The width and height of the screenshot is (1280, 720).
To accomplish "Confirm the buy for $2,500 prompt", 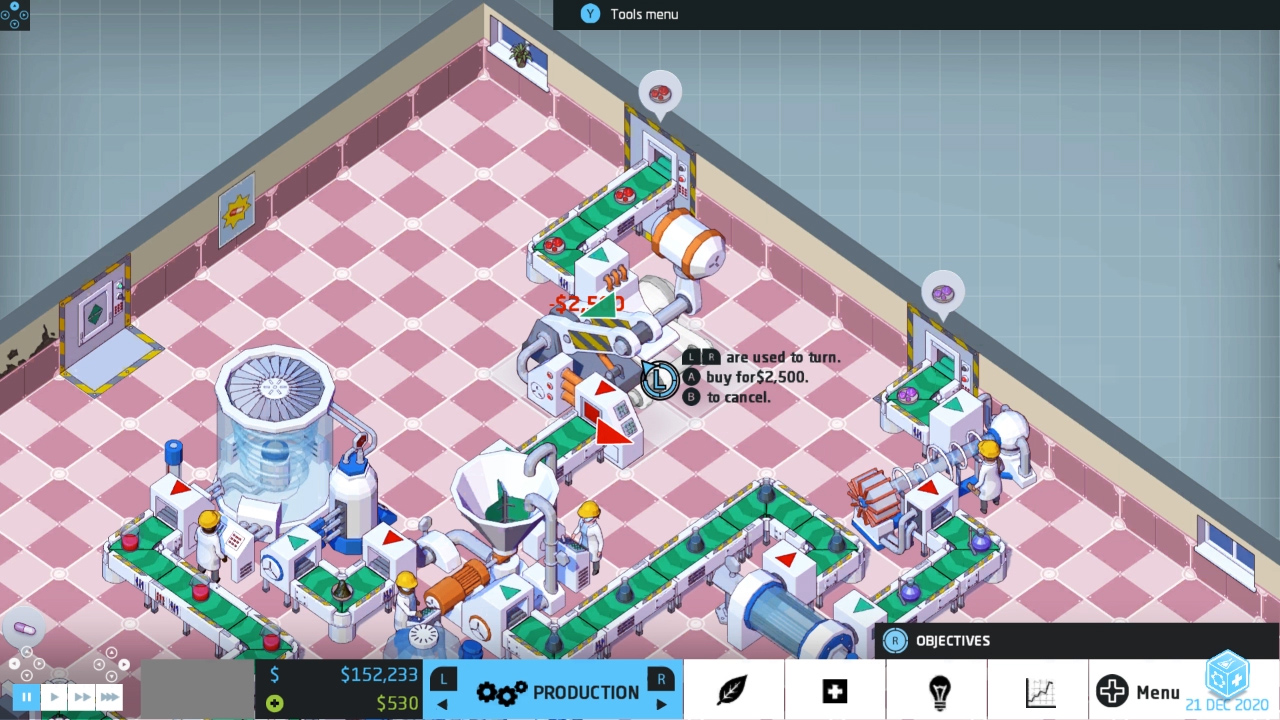I will pyautogui.click(x=691, y=377).
